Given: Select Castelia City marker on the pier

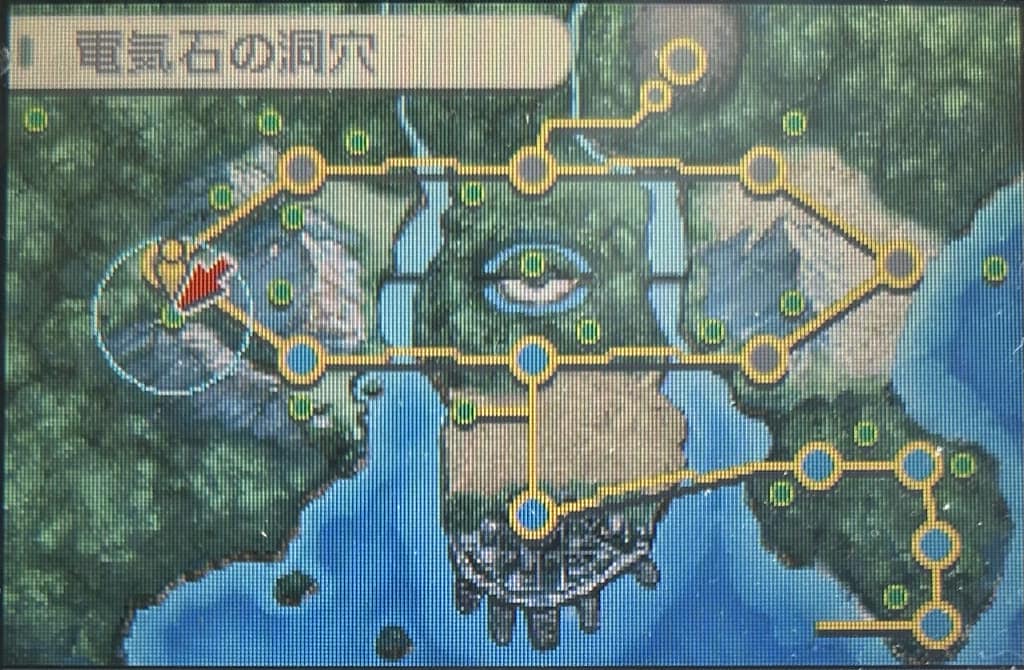Looking at the screenshot, I should click(x=533, y=515).
